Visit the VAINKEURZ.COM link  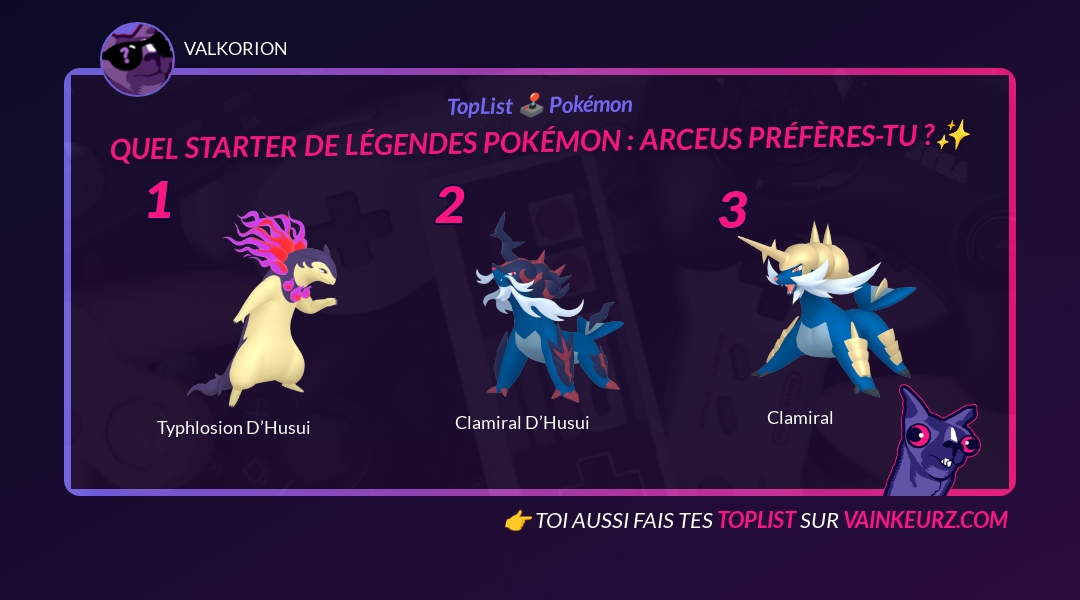(925, 520)
